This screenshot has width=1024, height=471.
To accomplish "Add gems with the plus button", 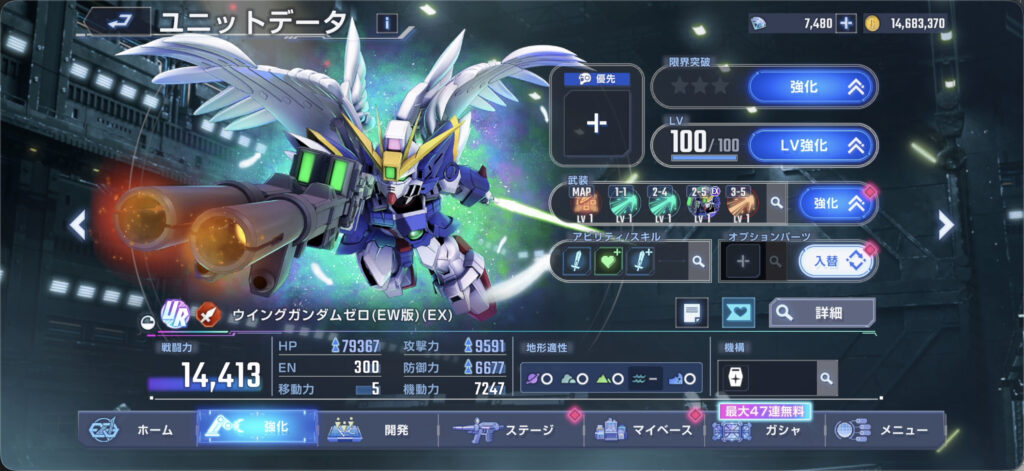I will (846, 23).
